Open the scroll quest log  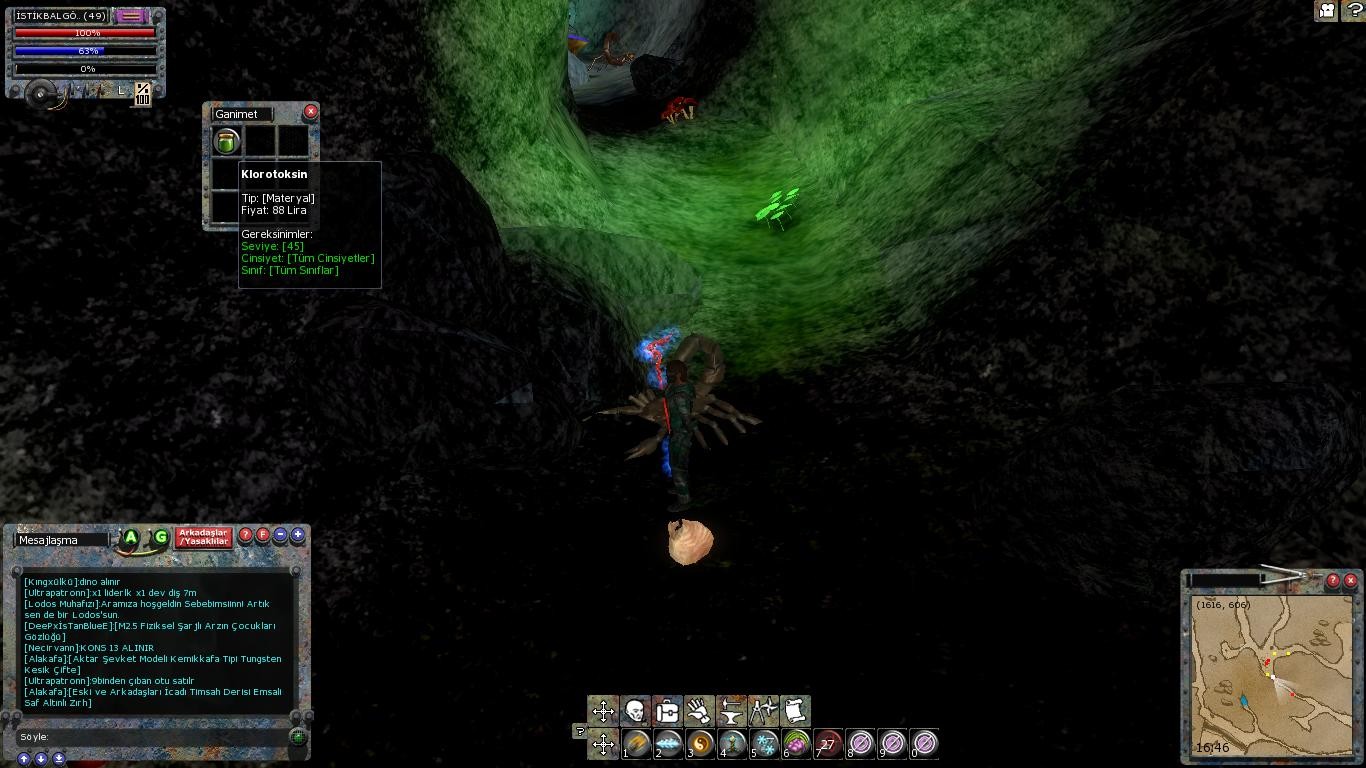click(x=795, y=711)
